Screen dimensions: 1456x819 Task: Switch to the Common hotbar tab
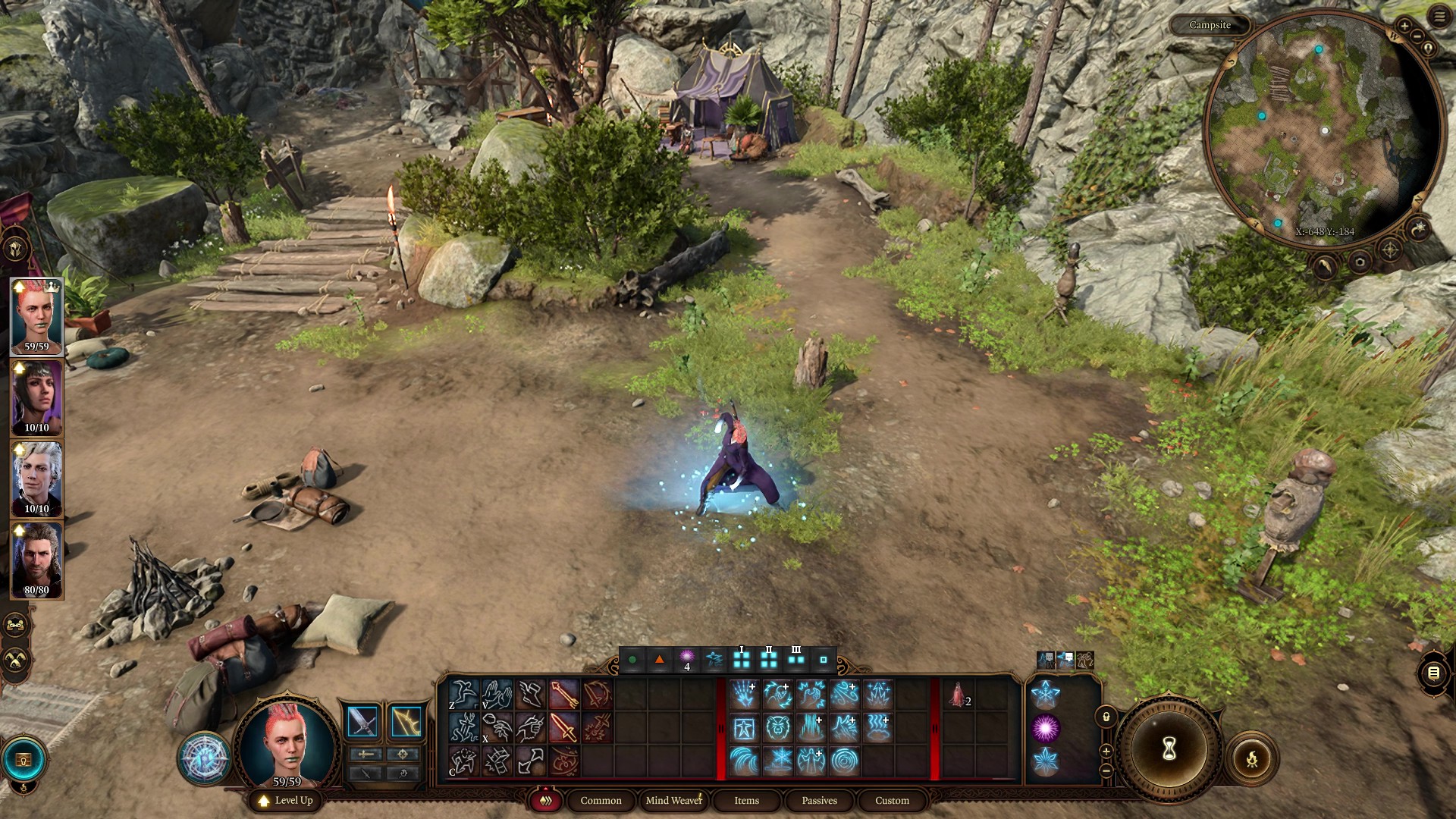pos(601,800)
